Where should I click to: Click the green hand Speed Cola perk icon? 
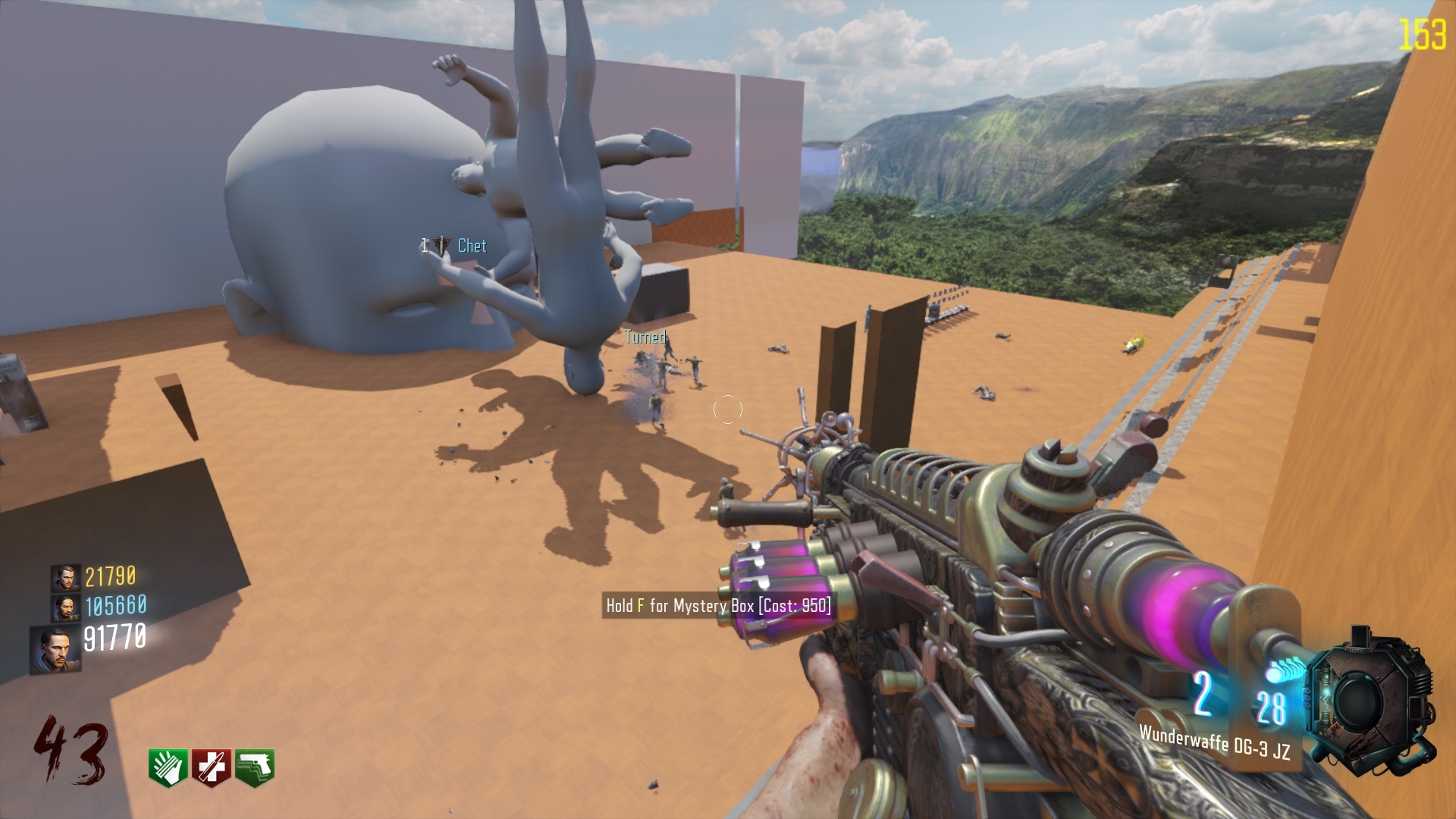click(x=167, y=767)
